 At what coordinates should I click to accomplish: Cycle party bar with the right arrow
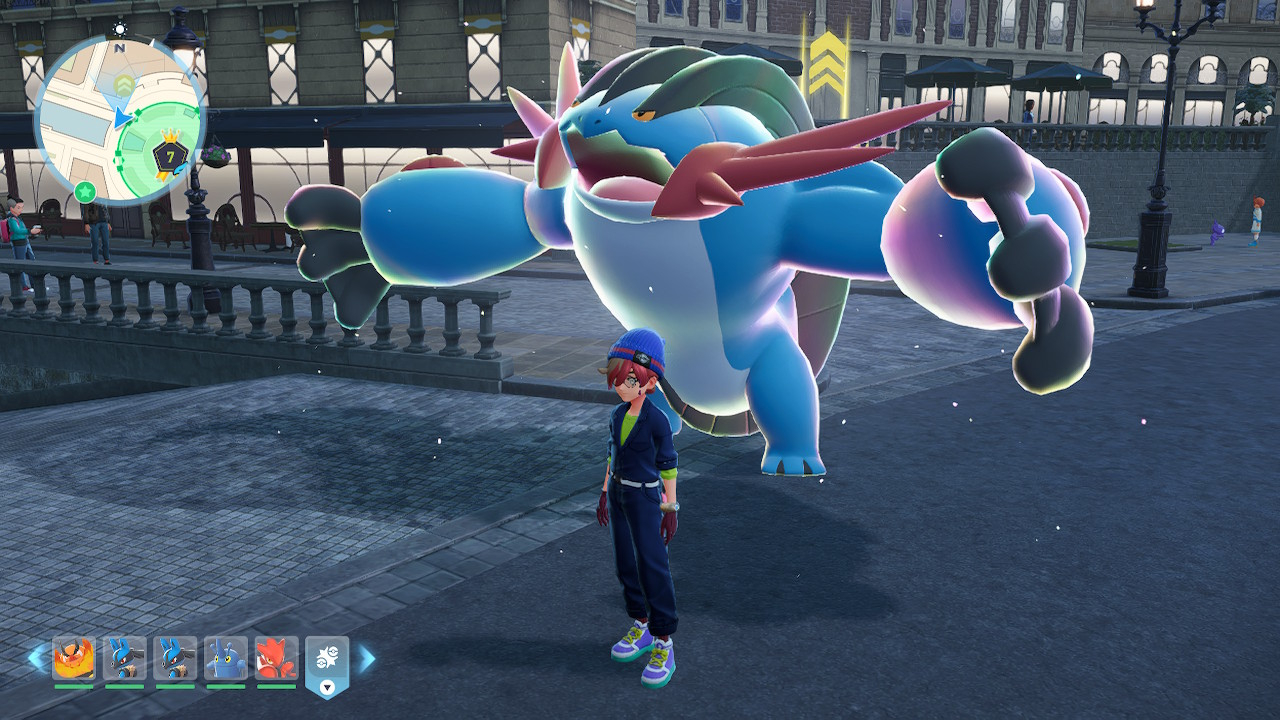click(x=366, y=658)
